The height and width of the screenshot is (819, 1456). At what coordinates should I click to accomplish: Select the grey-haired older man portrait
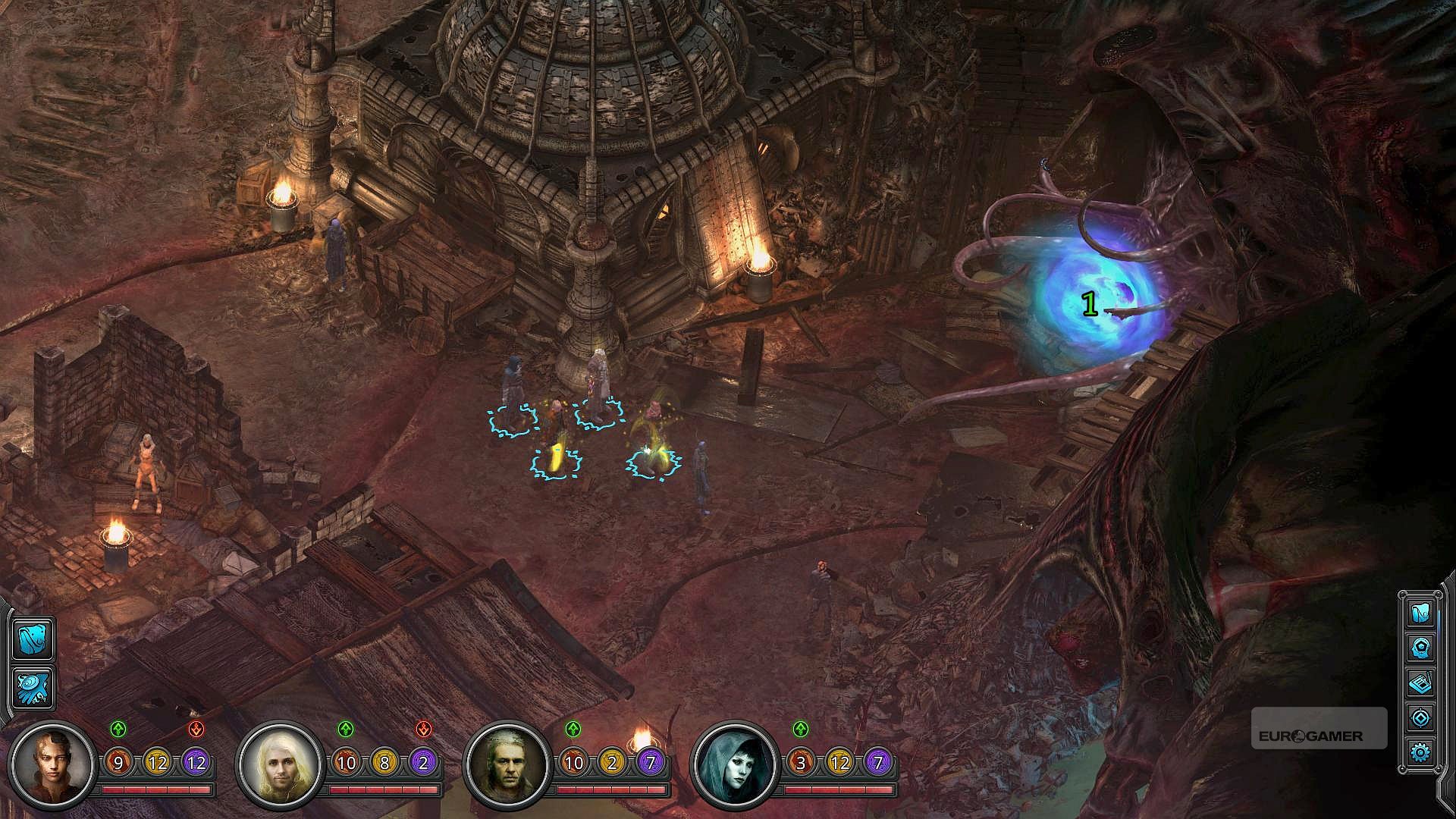pyautogui.click(x=506, y=763)
